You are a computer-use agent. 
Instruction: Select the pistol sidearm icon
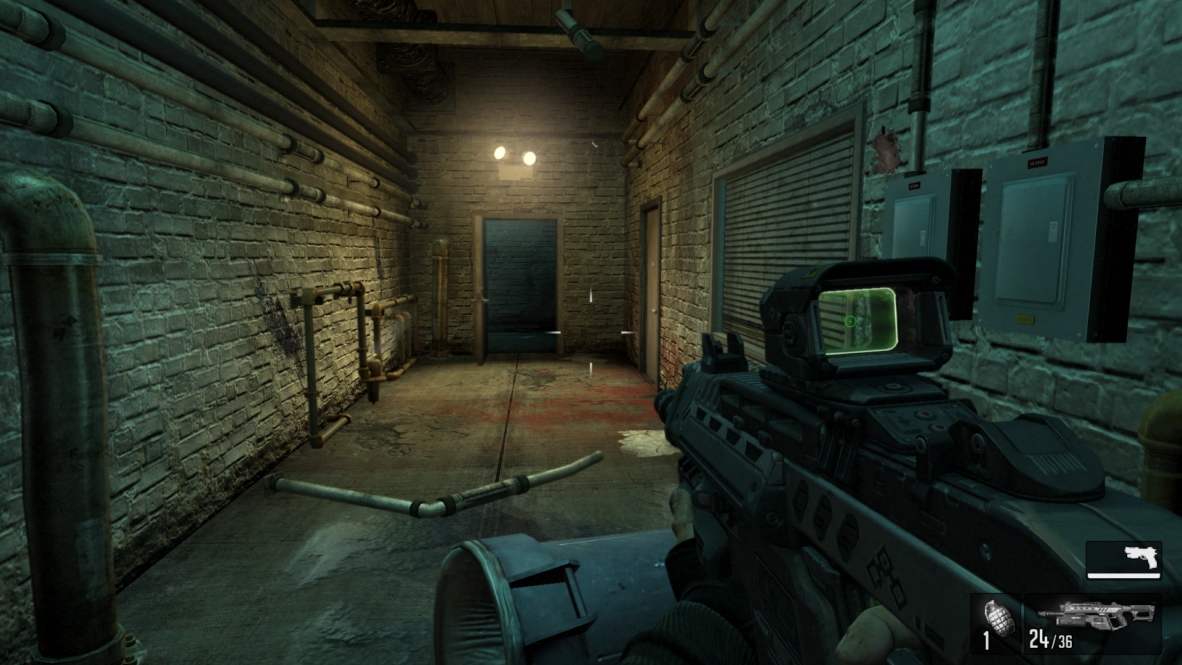point(1140,557)
